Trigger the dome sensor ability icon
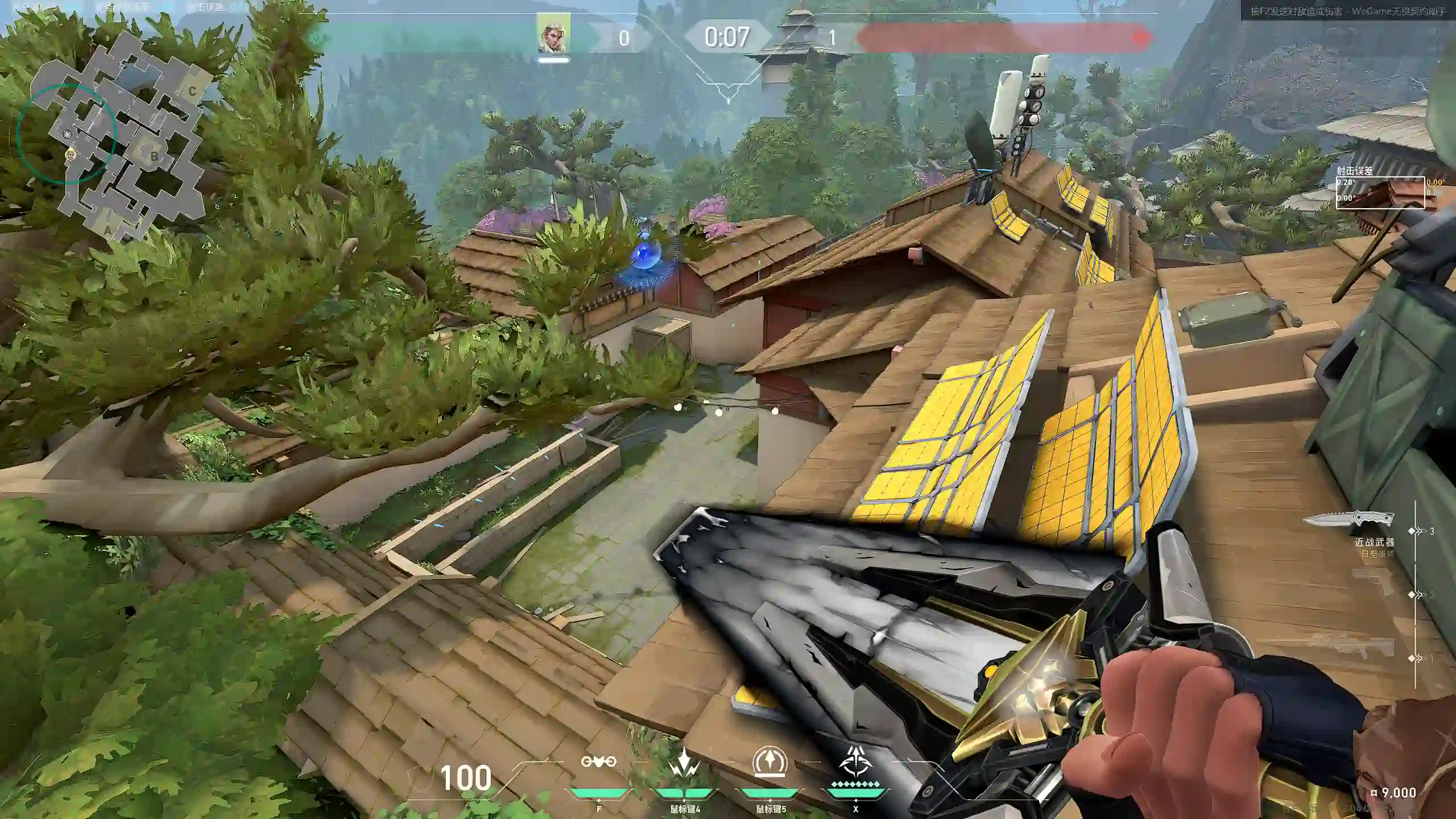 coord(770,762)
